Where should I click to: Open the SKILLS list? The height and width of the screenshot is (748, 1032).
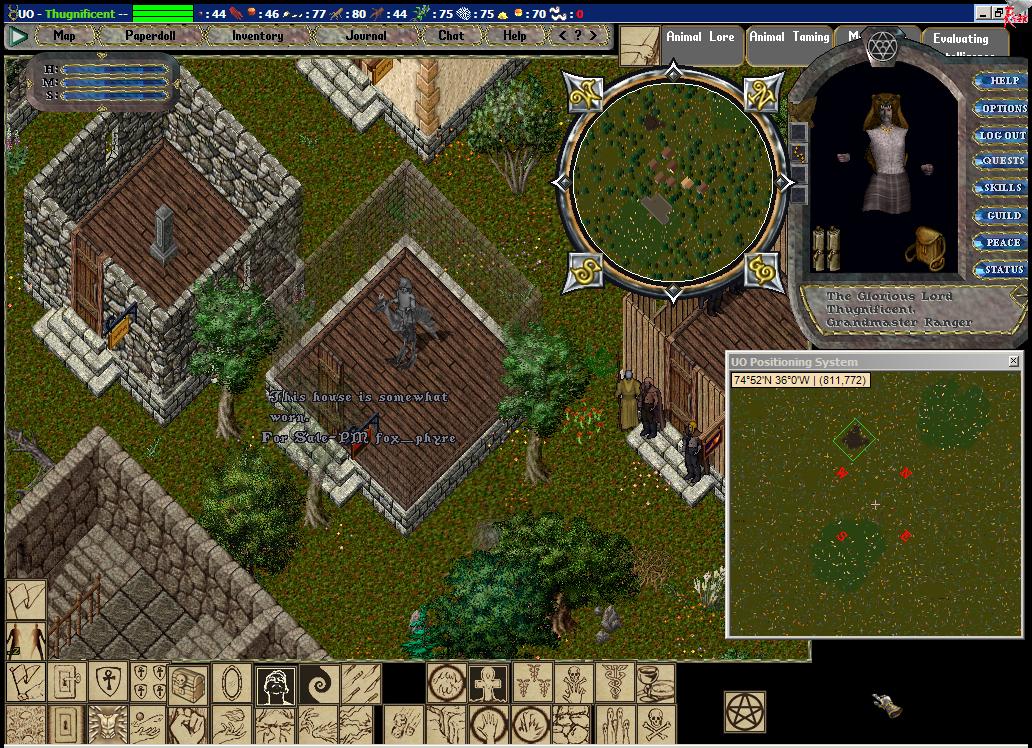pos(1002,188)
